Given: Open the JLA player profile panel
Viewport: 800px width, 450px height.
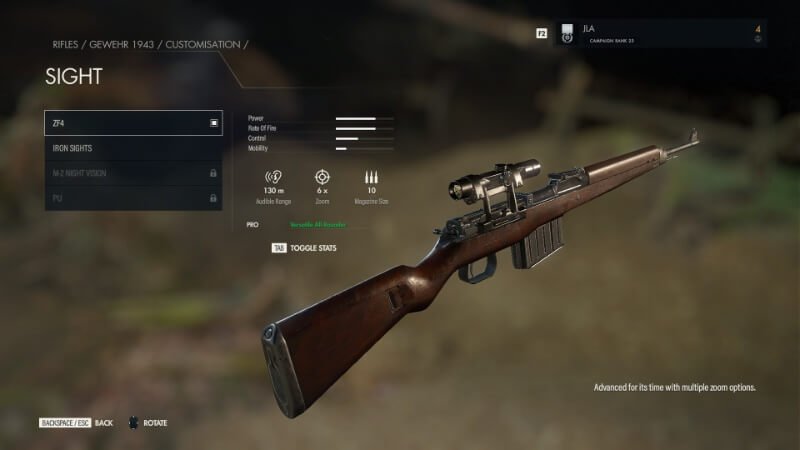Looking at the screenshot, I should [x=660, y=34].
